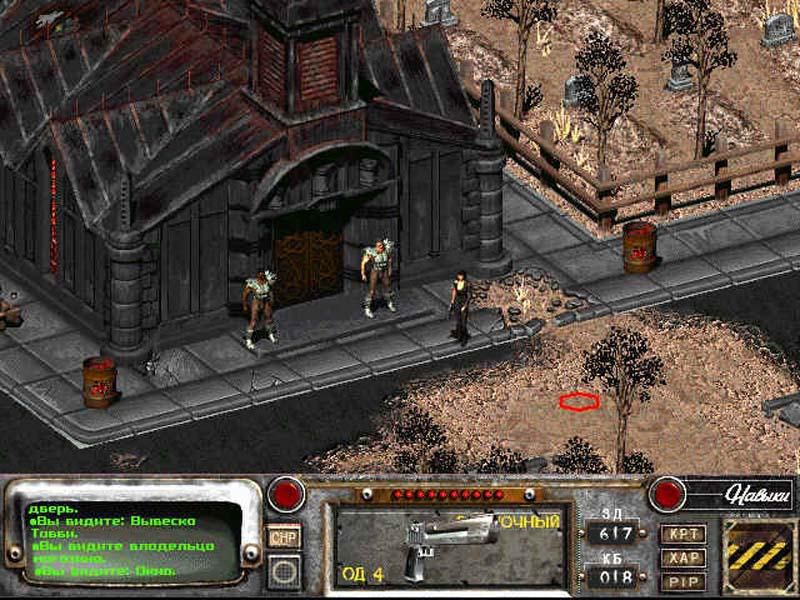Click the green message log display
The image size is (800, 600).
pos(130,541)
